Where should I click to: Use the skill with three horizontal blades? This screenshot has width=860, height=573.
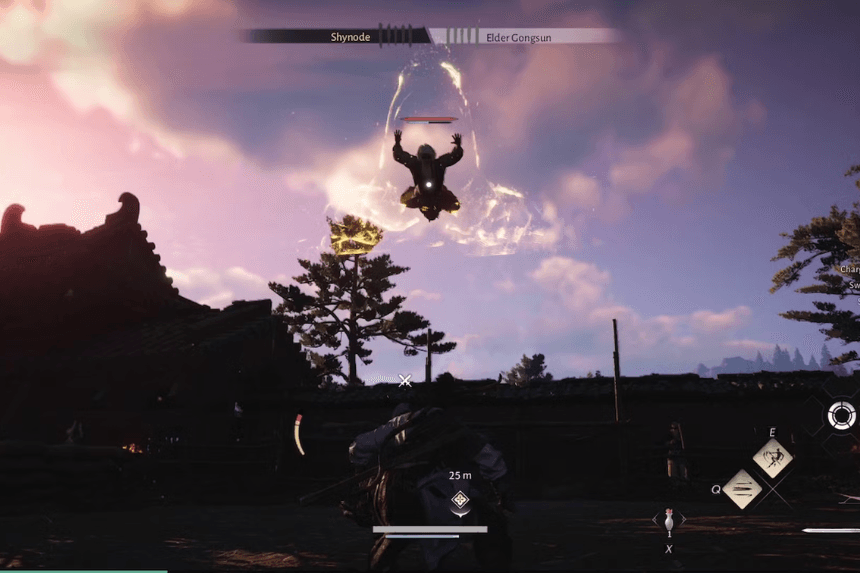[x=742, y=489]
